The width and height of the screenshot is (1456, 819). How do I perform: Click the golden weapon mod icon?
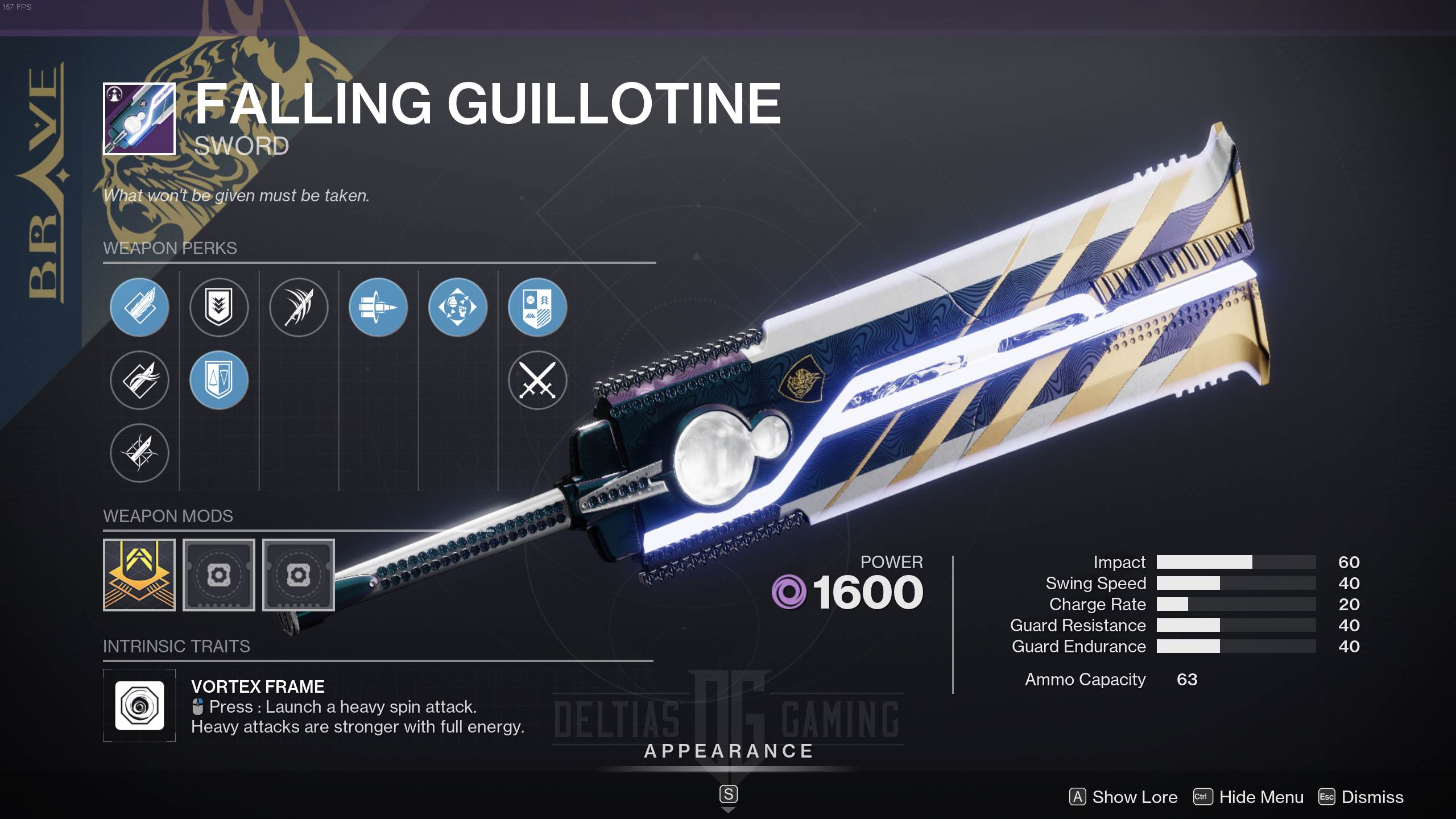(139, 575)
